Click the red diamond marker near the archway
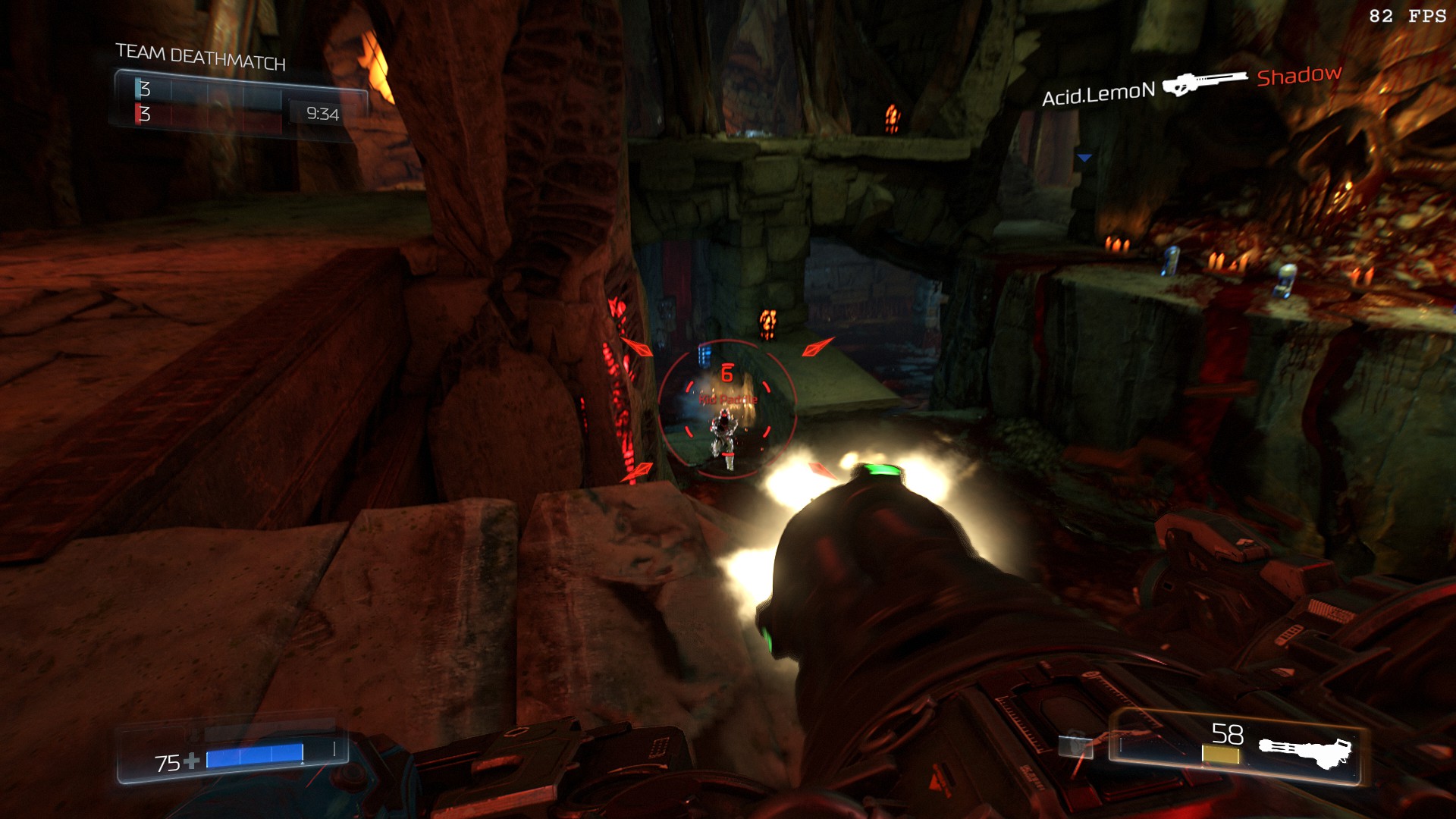 tap(817, 348)
